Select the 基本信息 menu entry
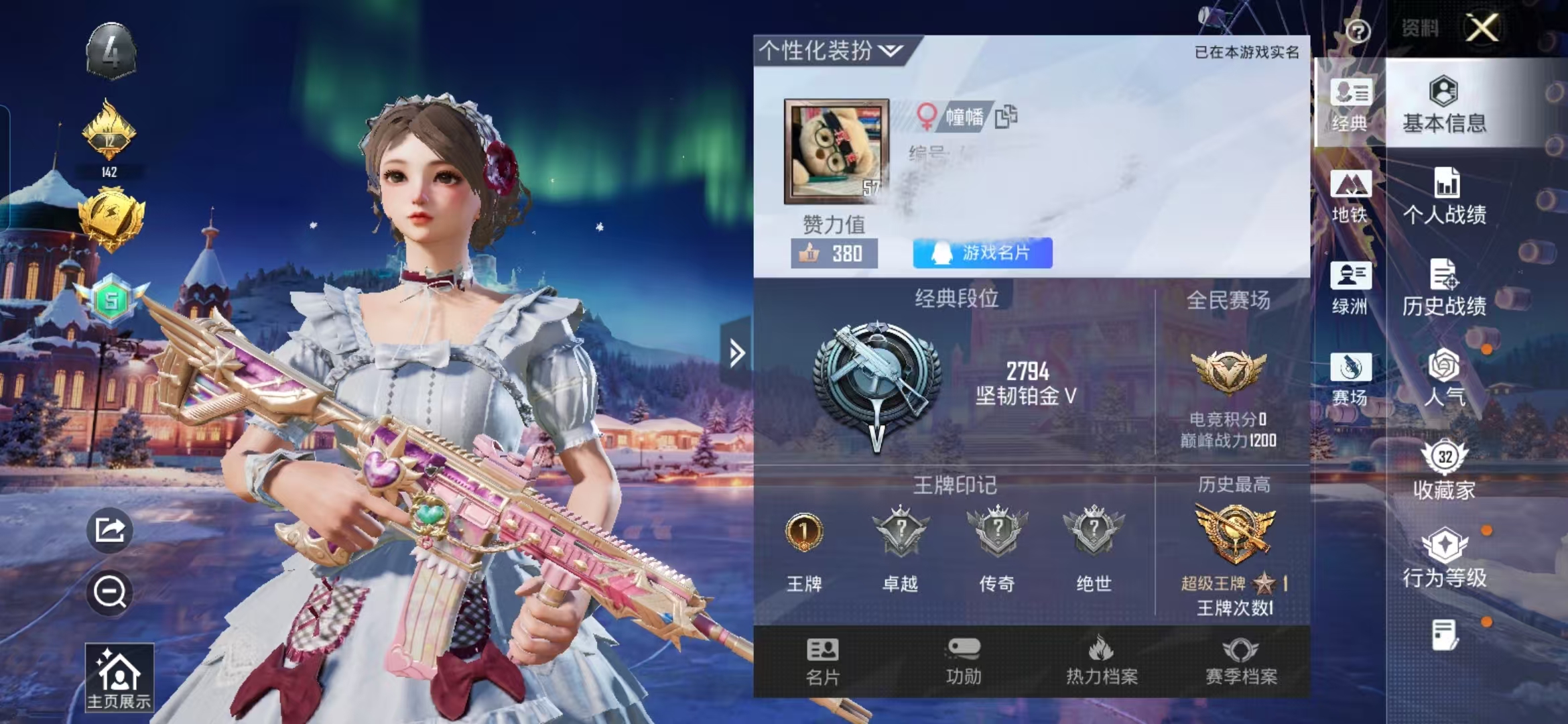 point(1444,105)
